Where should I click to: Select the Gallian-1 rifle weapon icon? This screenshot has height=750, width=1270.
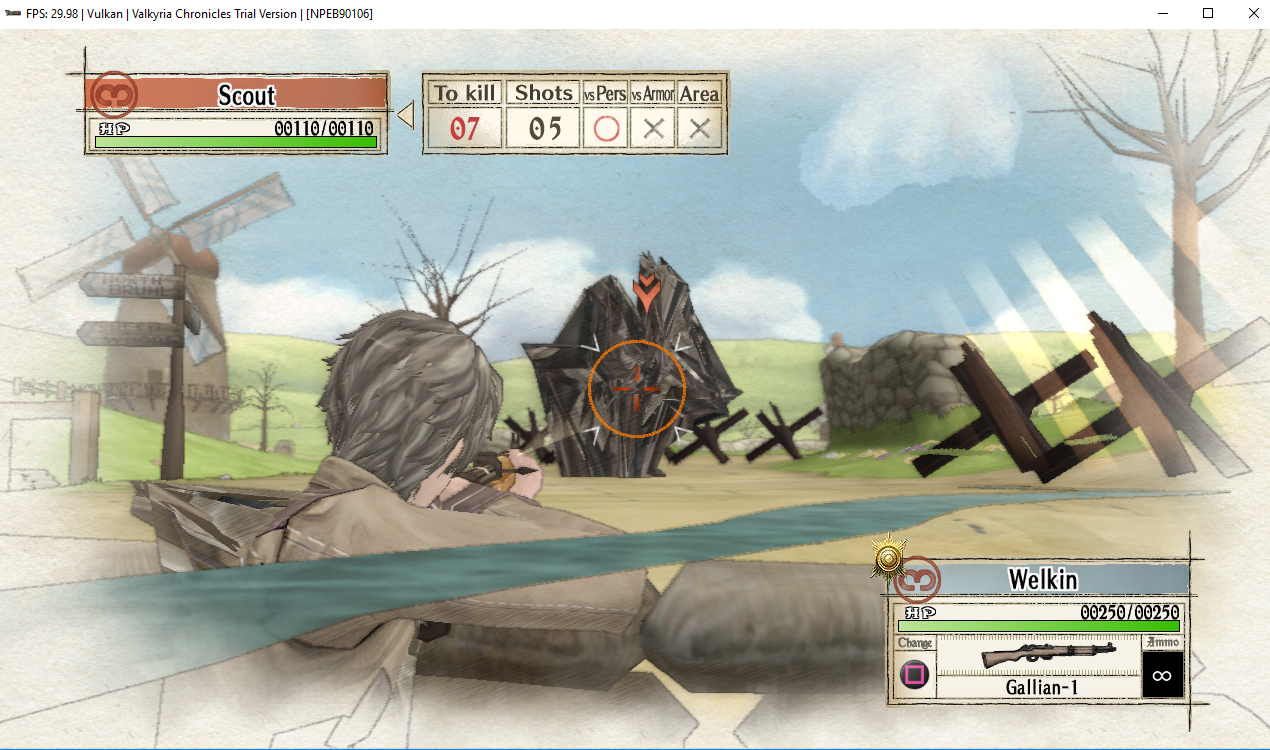click(1038, 655)
